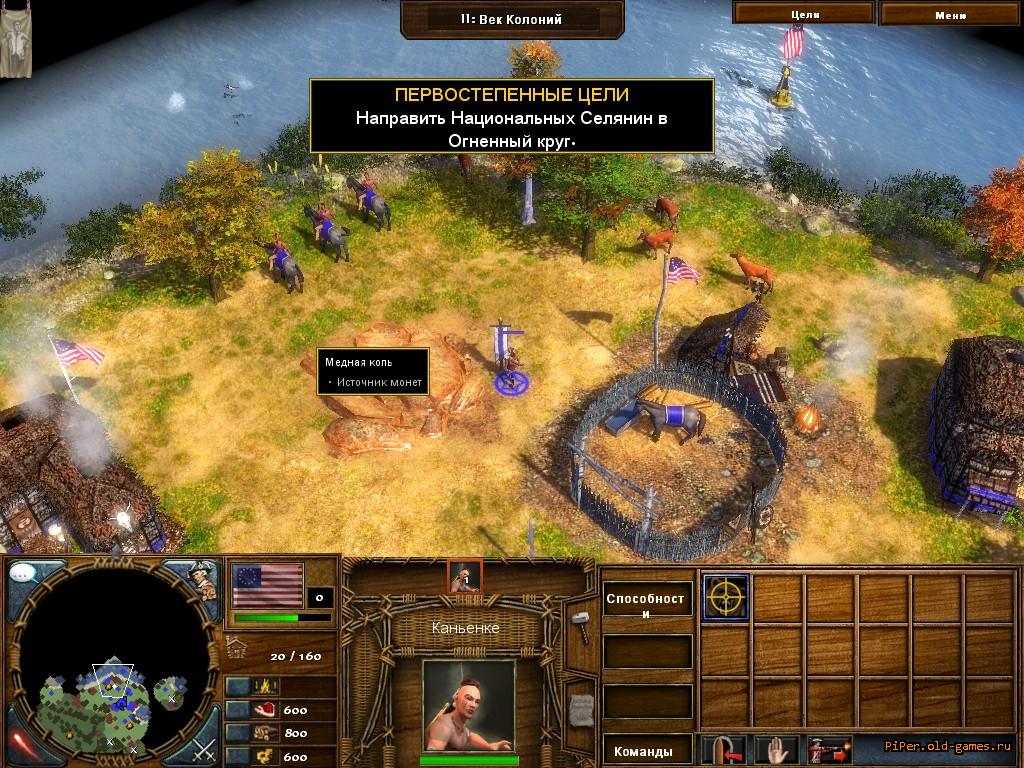The image size is (1024, 768).
Task: Select the Каньенке unit group icon
Action: click(x=464, y=576)
